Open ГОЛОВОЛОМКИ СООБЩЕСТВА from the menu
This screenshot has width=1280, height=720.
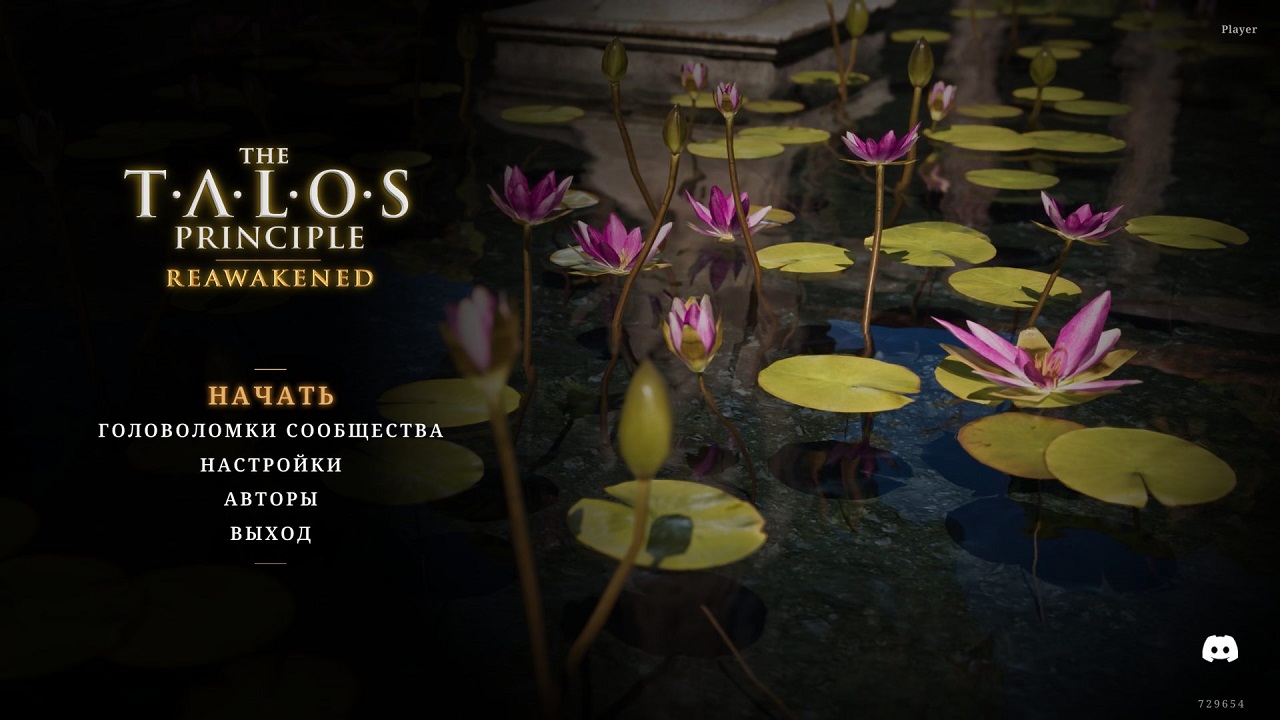(x=271, y=431)
